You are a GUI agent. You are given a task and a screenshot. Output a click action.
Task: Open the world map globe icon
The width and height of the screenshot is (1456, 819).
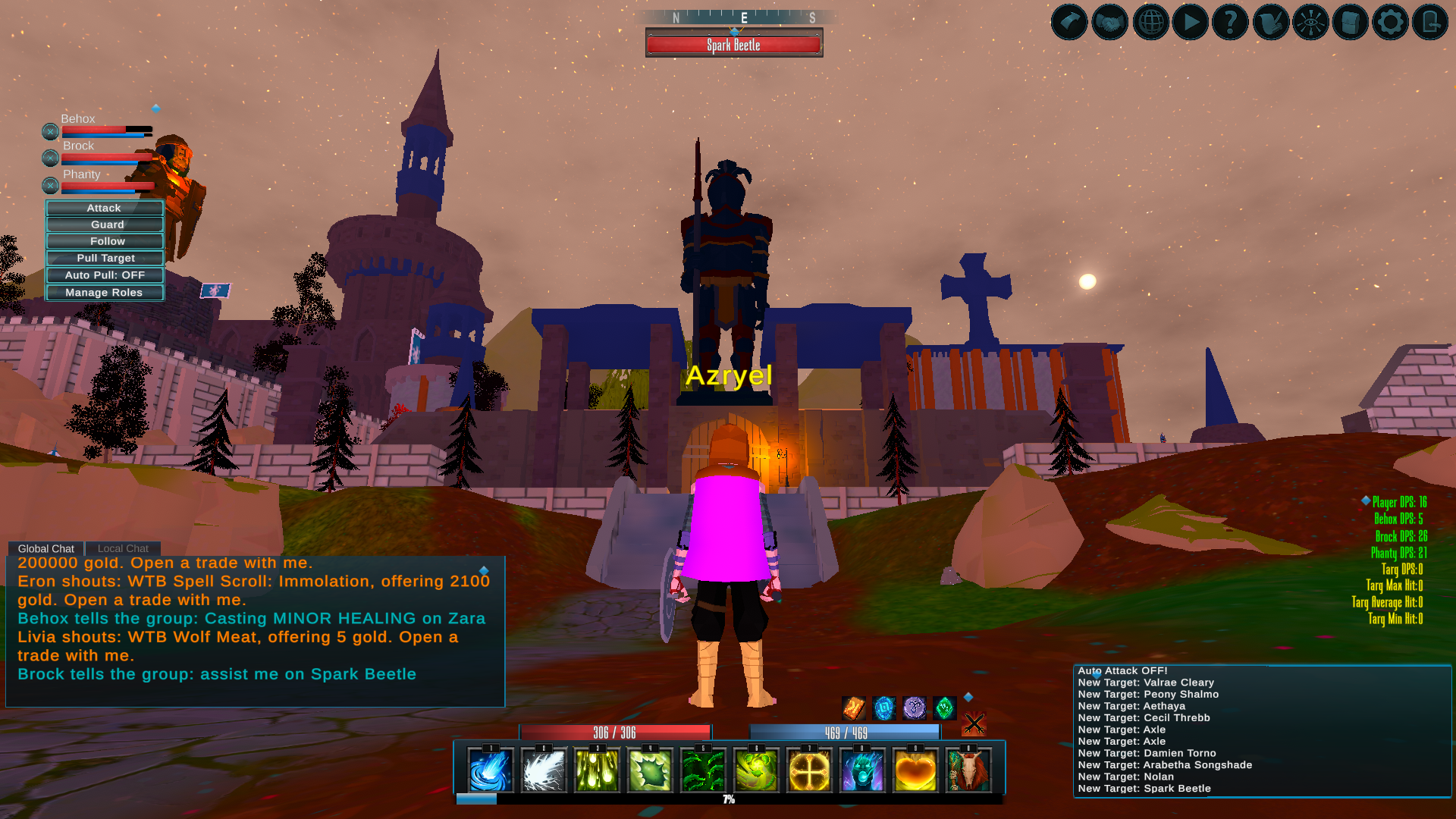pos(1150,21)
